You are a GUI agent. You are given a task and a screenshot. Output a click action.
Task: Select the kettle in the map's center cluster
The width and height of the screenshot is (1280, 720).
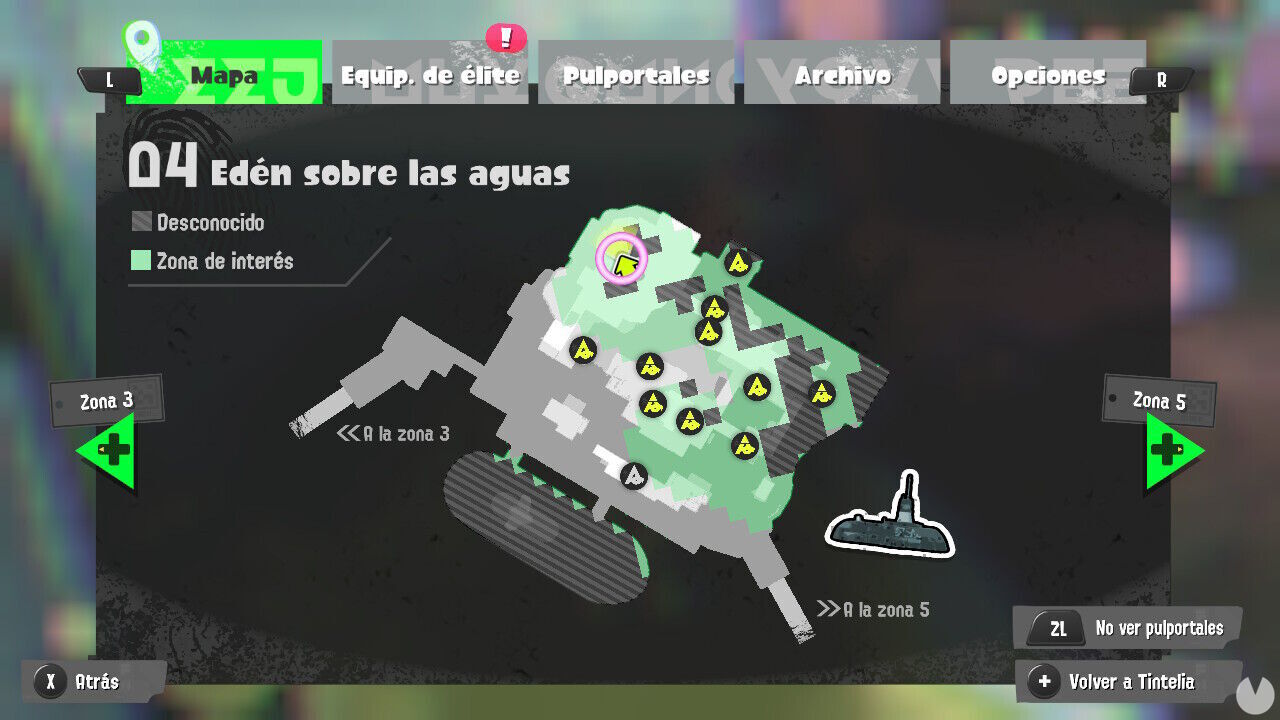pos(690,421)
